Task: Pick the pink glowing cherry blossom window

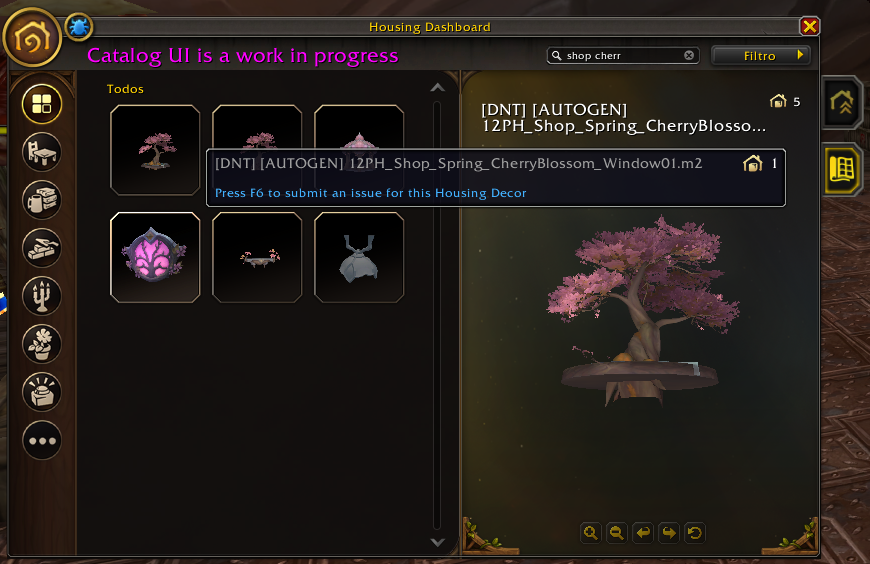Action: [x=155, y=257]
